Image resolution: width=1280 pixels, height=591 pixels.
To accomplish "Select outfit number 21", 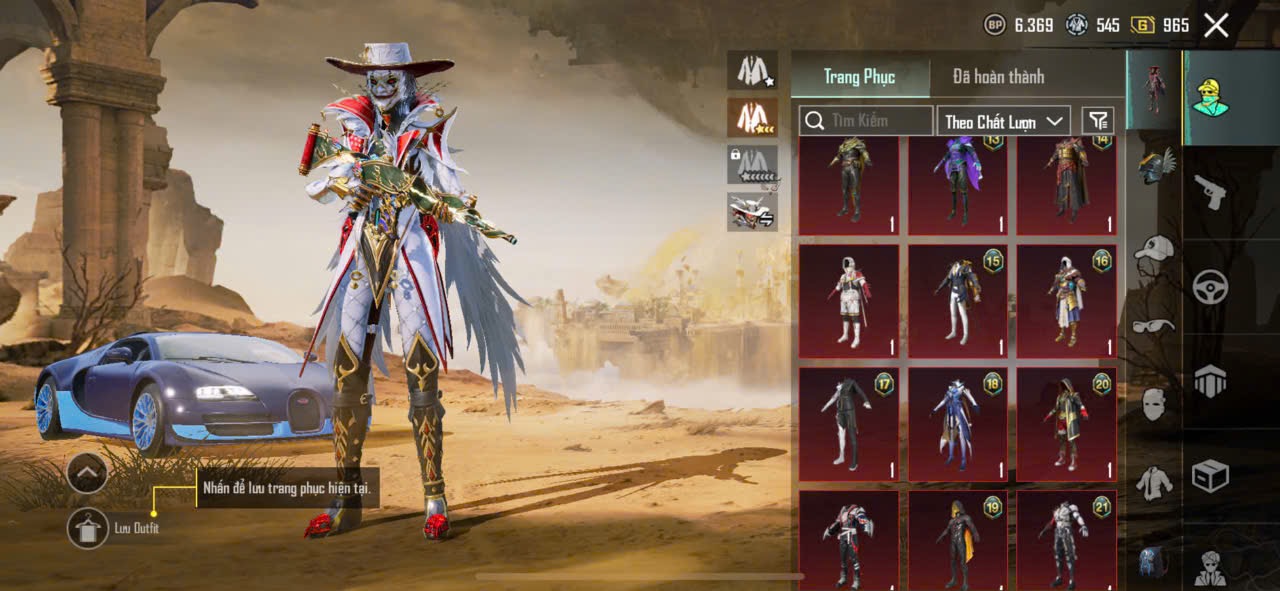I will 1066,540.
